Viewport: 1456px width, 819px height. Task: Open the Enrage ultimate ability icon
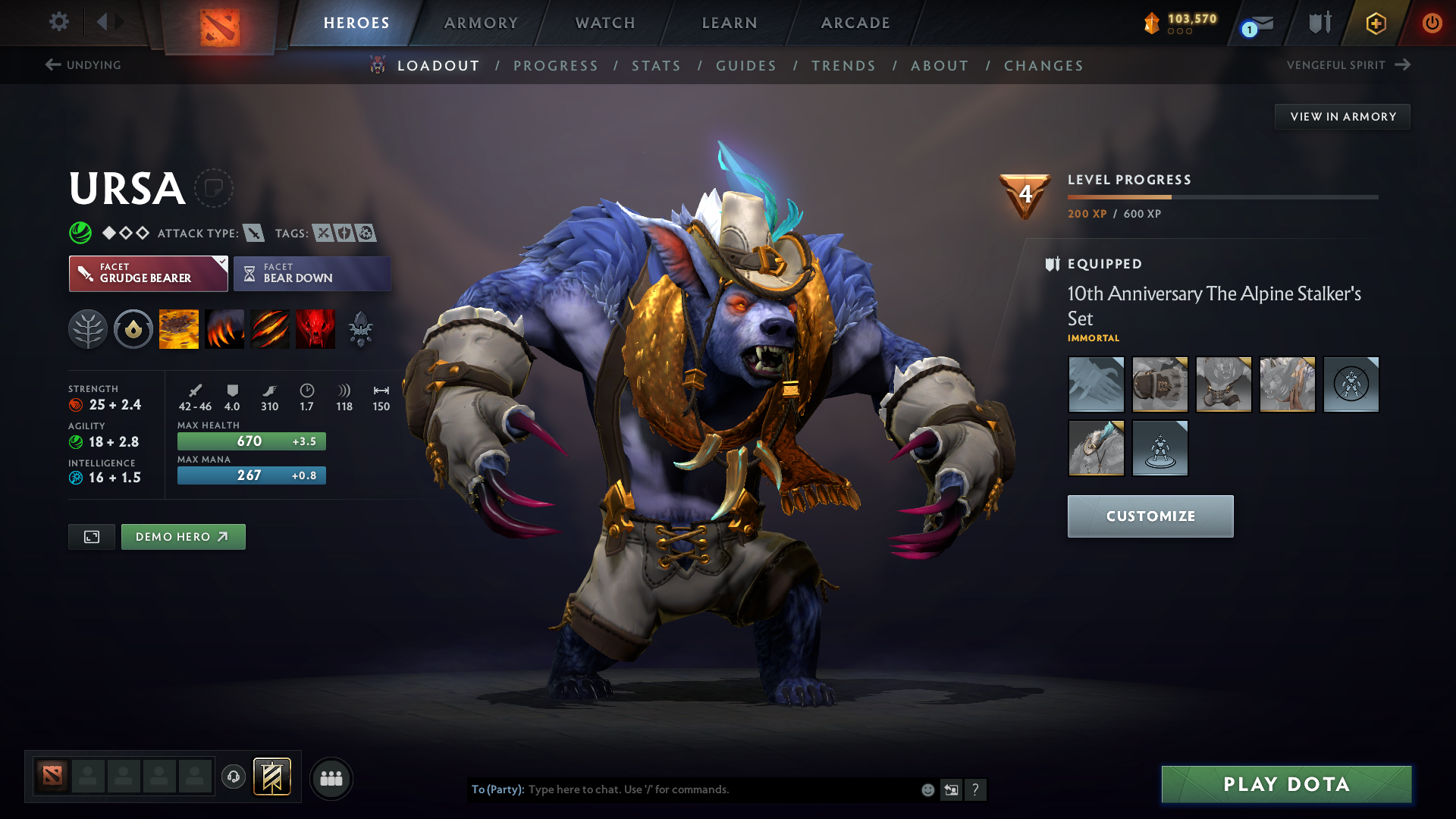pos(315,328)
